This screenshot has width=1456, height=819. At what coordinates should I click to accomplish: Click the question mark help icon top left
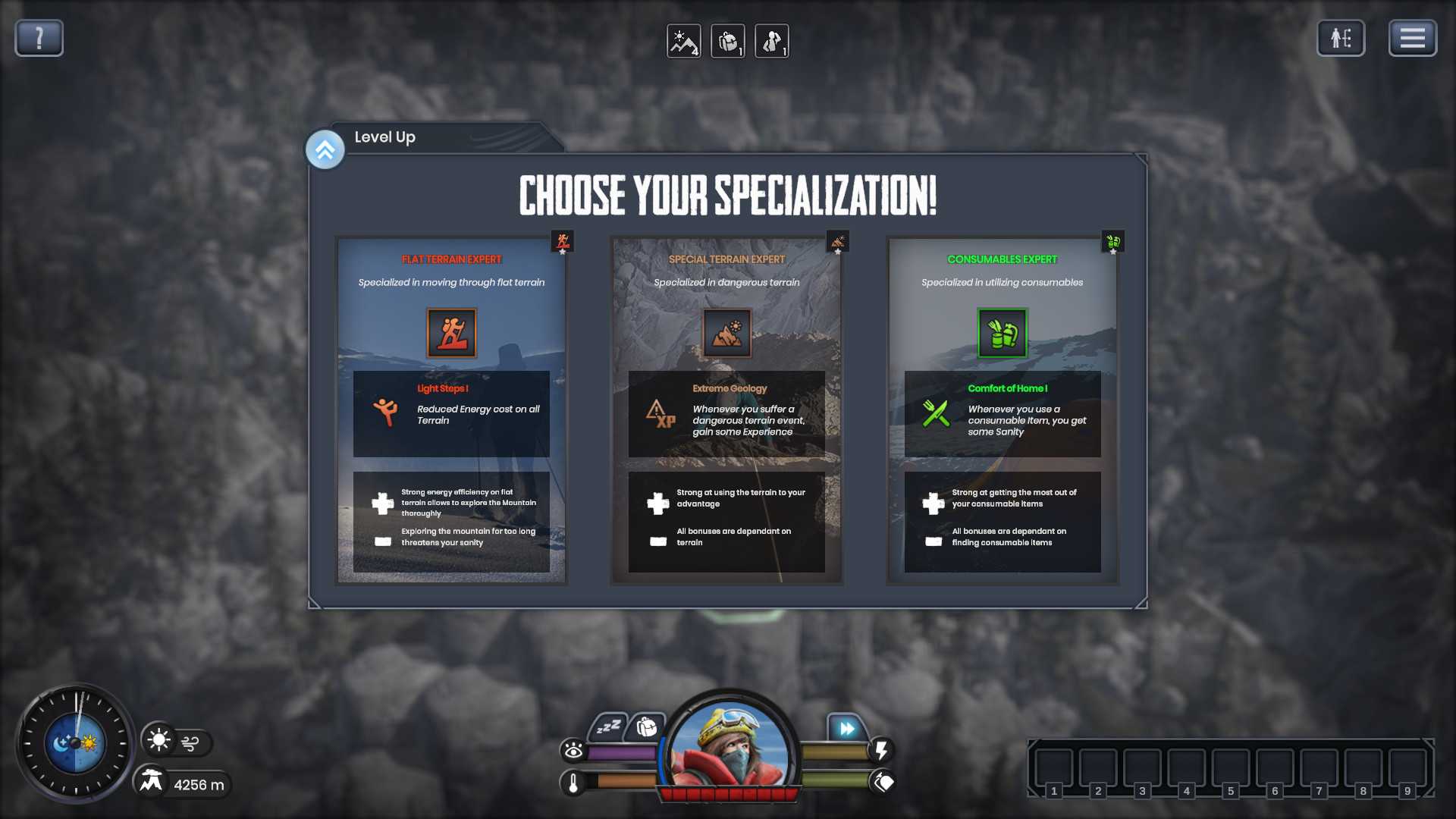[x=38, y=37]
